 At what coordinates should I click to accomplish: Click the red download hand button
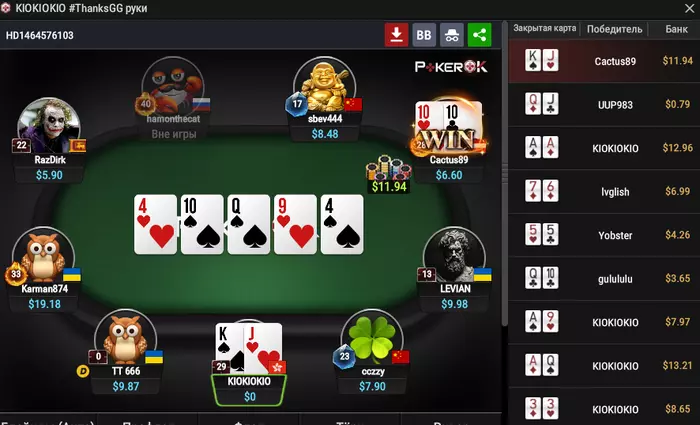[397, 35]
